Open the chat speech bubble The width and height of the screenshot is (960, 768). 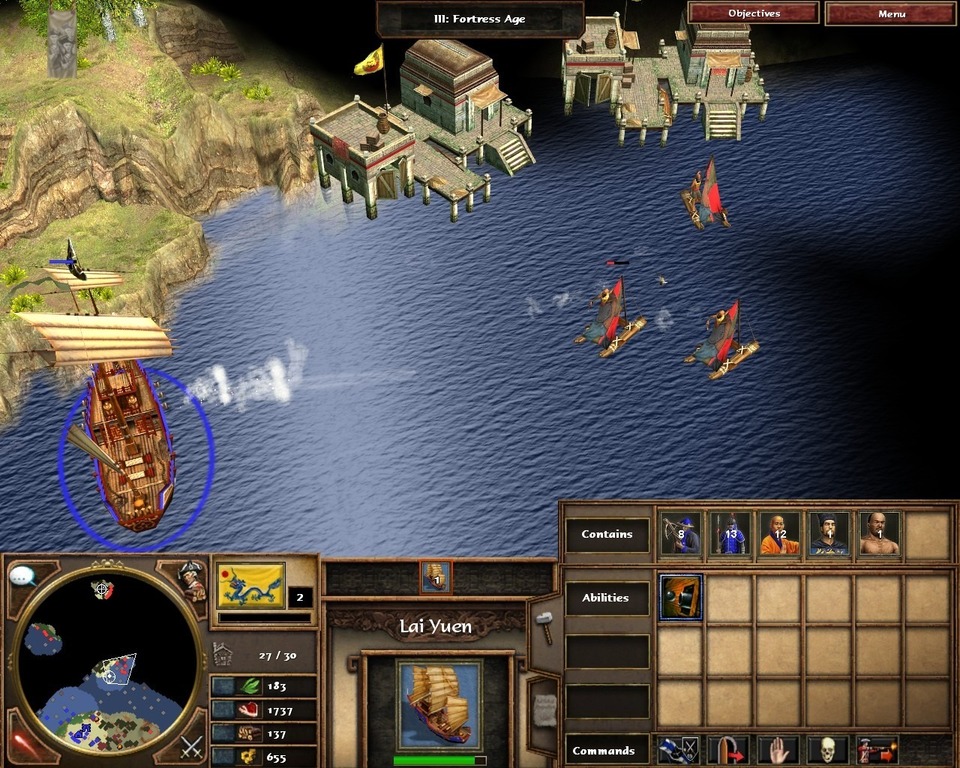click(23, 576)
